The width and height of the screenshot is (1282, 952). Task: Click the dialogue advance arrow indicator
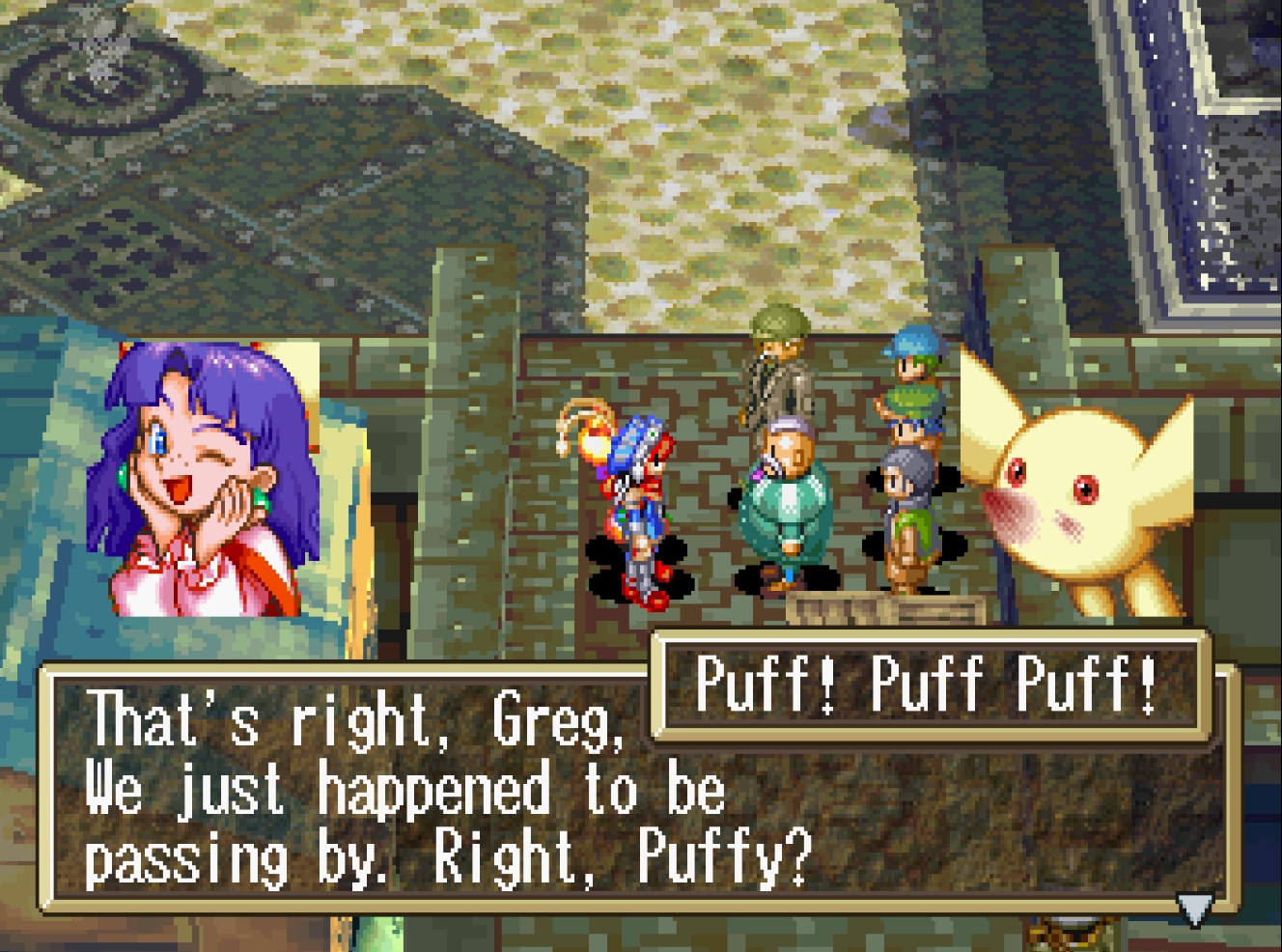(x=1194, y=909)
